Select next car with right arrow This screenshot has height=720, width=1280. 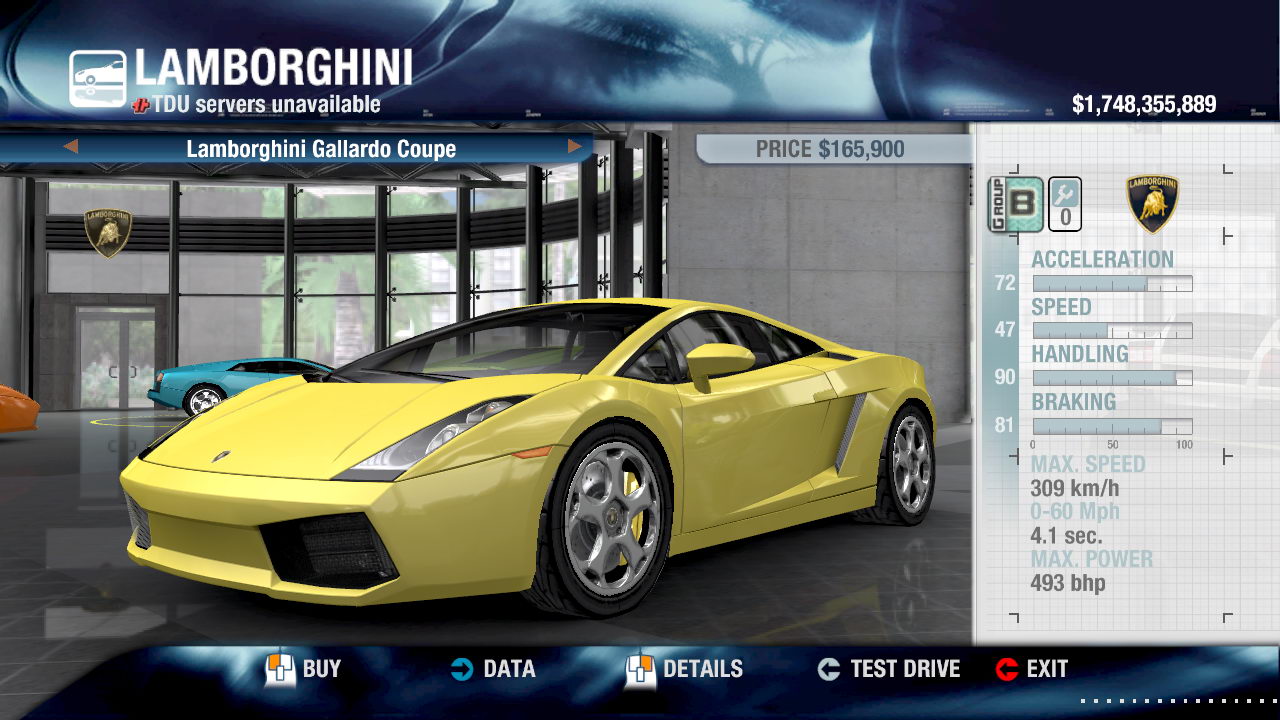pos(575,147)
